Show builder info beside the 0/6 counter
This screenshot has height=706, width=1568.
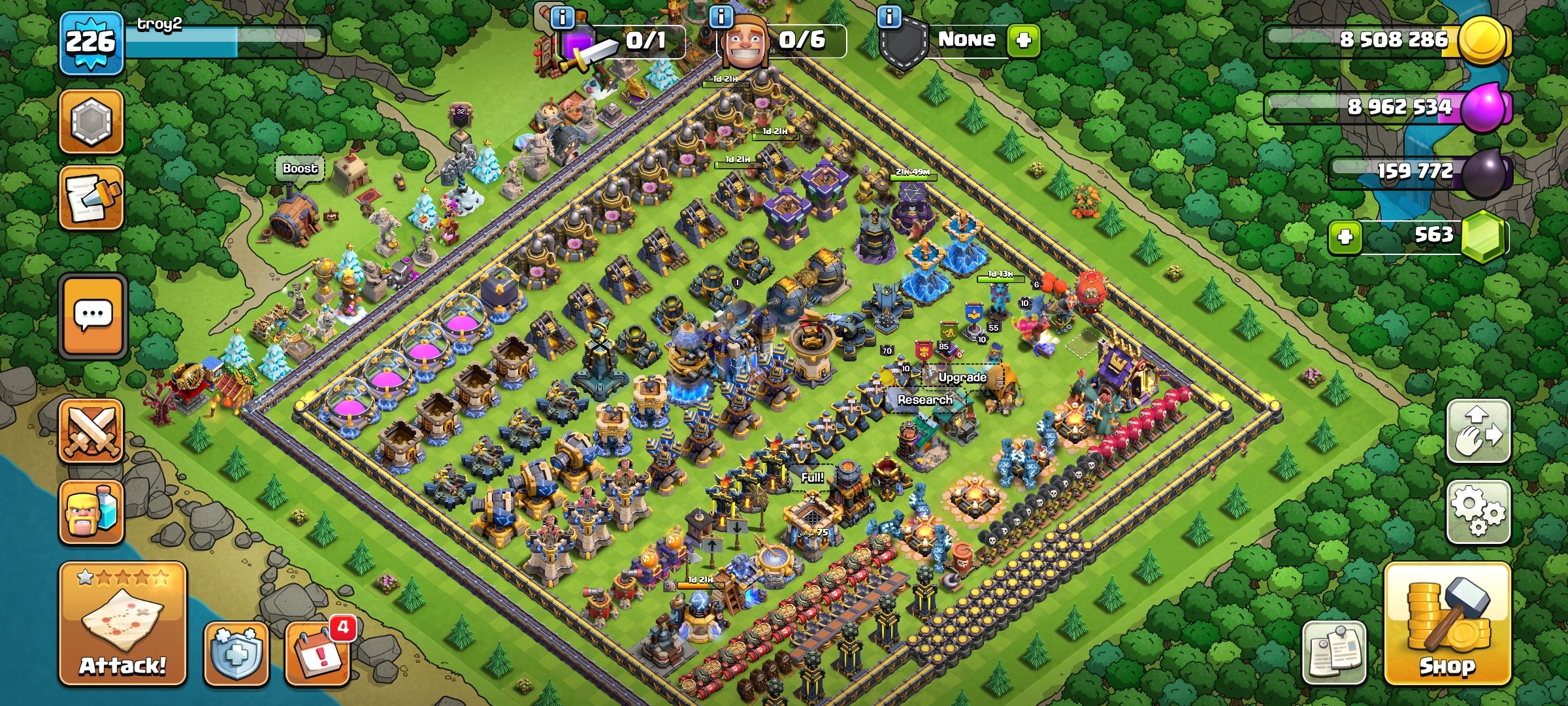721,16
